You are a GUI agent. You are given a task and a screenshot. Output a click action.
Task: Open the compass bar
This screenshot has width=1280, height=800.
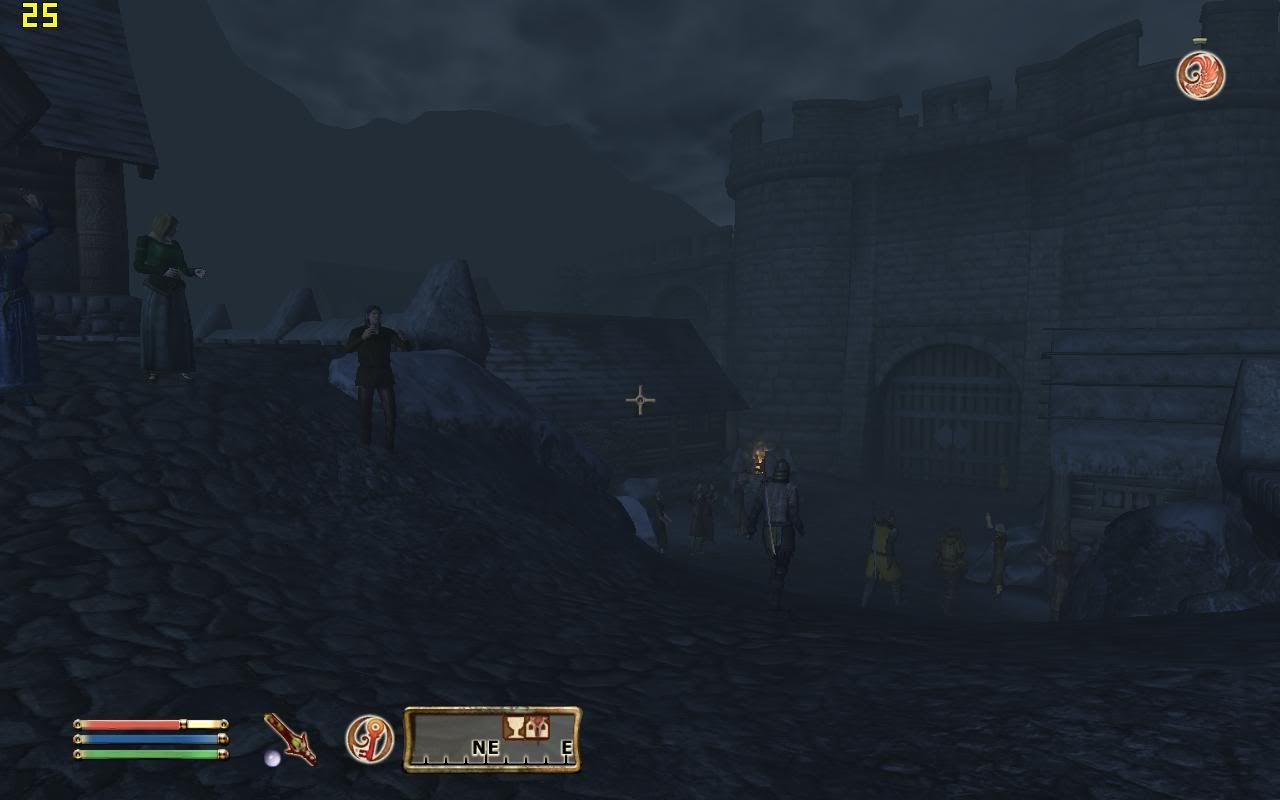click(x=492, y=740)
